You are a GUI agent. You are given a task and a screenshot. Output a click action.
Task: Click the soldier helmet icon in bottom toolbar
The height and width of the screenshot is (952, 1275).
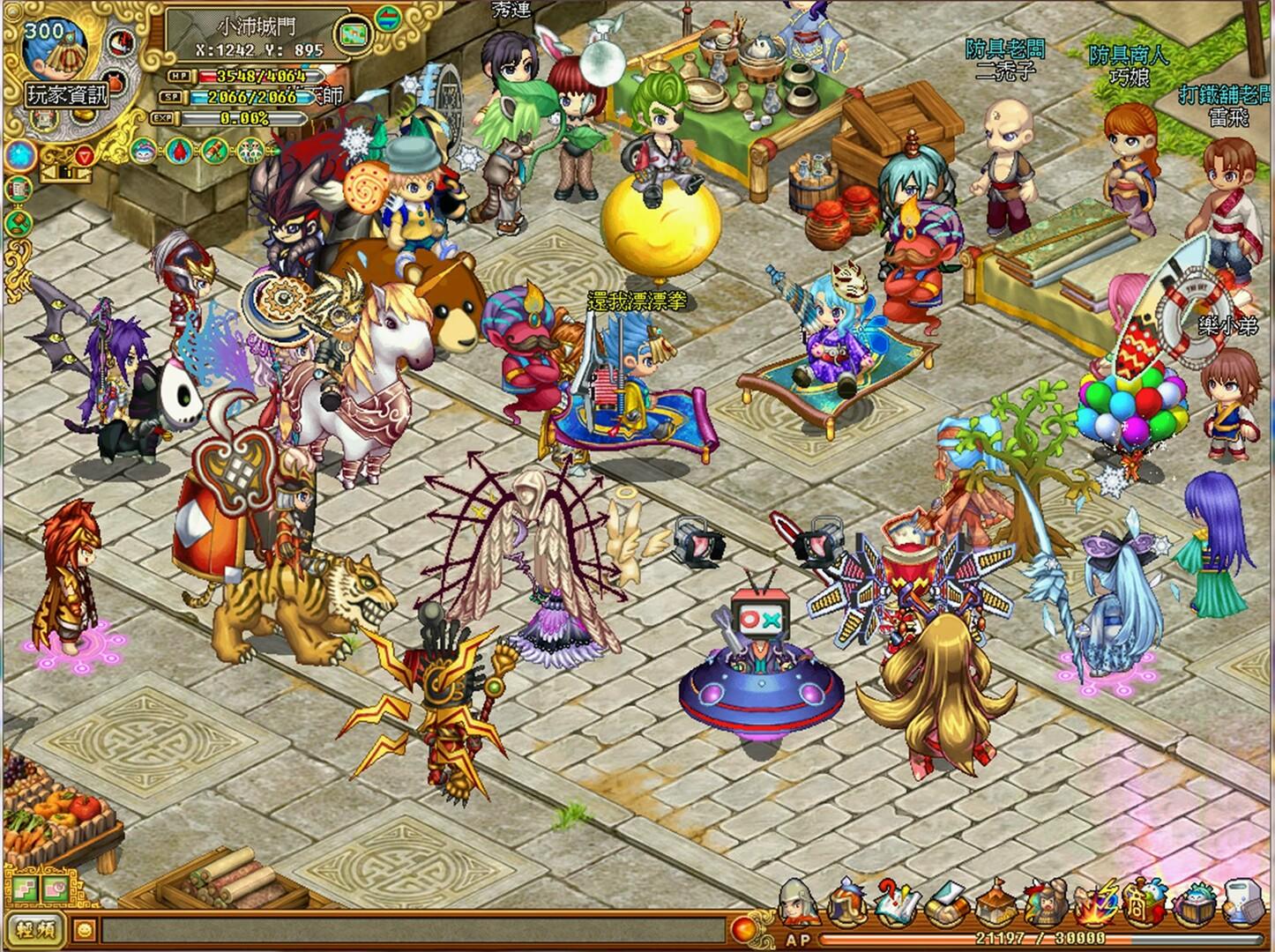click(798, 901)
